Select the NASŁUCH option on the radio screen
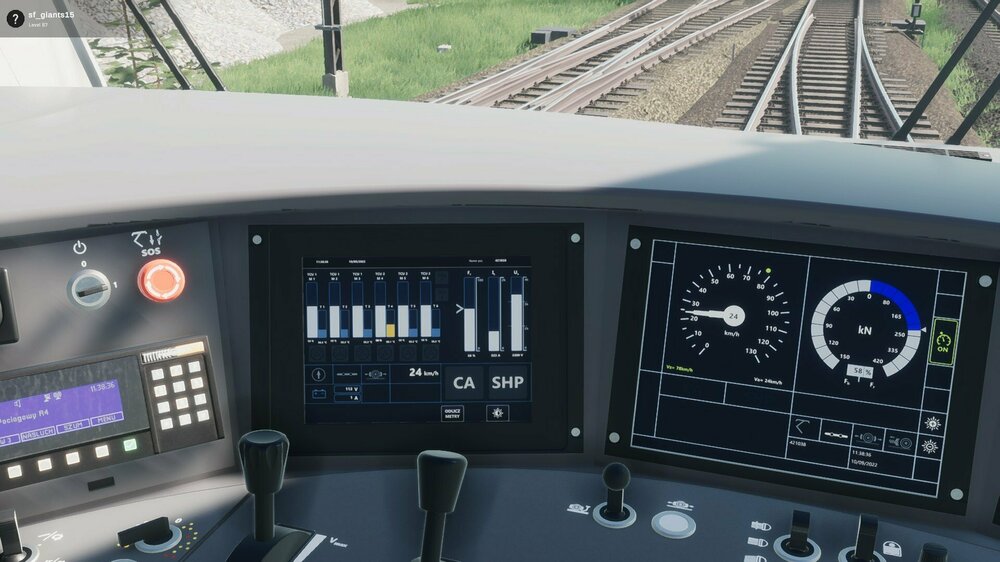This screenshot has width=1000, height=562. click(38, 434)
